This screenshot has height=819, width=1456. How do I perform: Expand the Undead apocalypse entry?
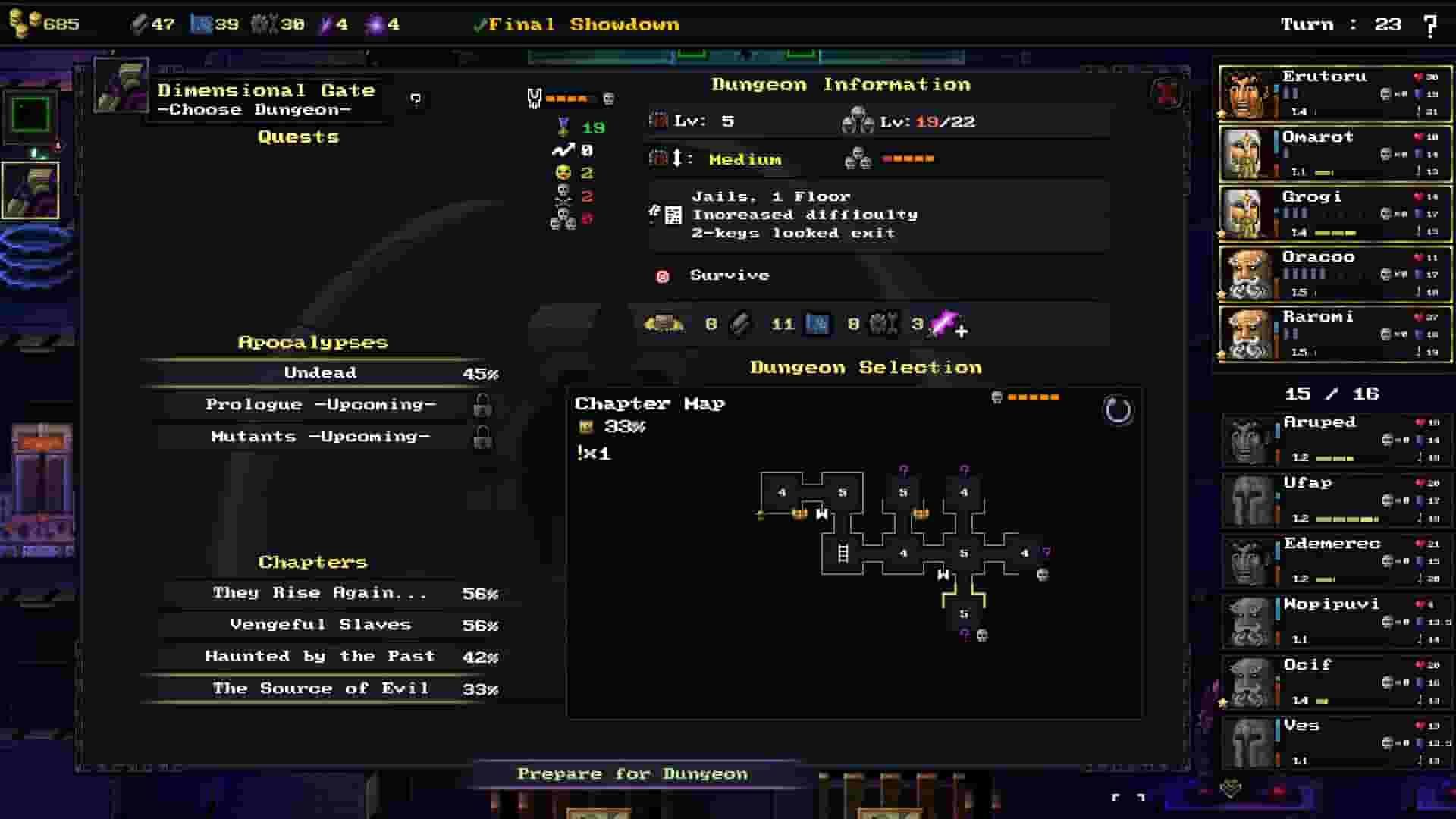[320, 372]
